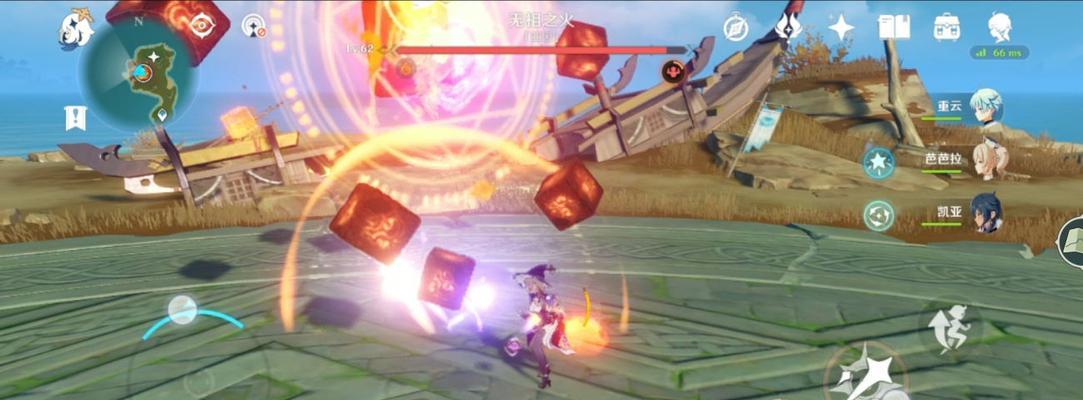Tap the multiplayer co-op icon near the minimap
This screenshot has width=1083, height=400.
click(x=254, y=25)
